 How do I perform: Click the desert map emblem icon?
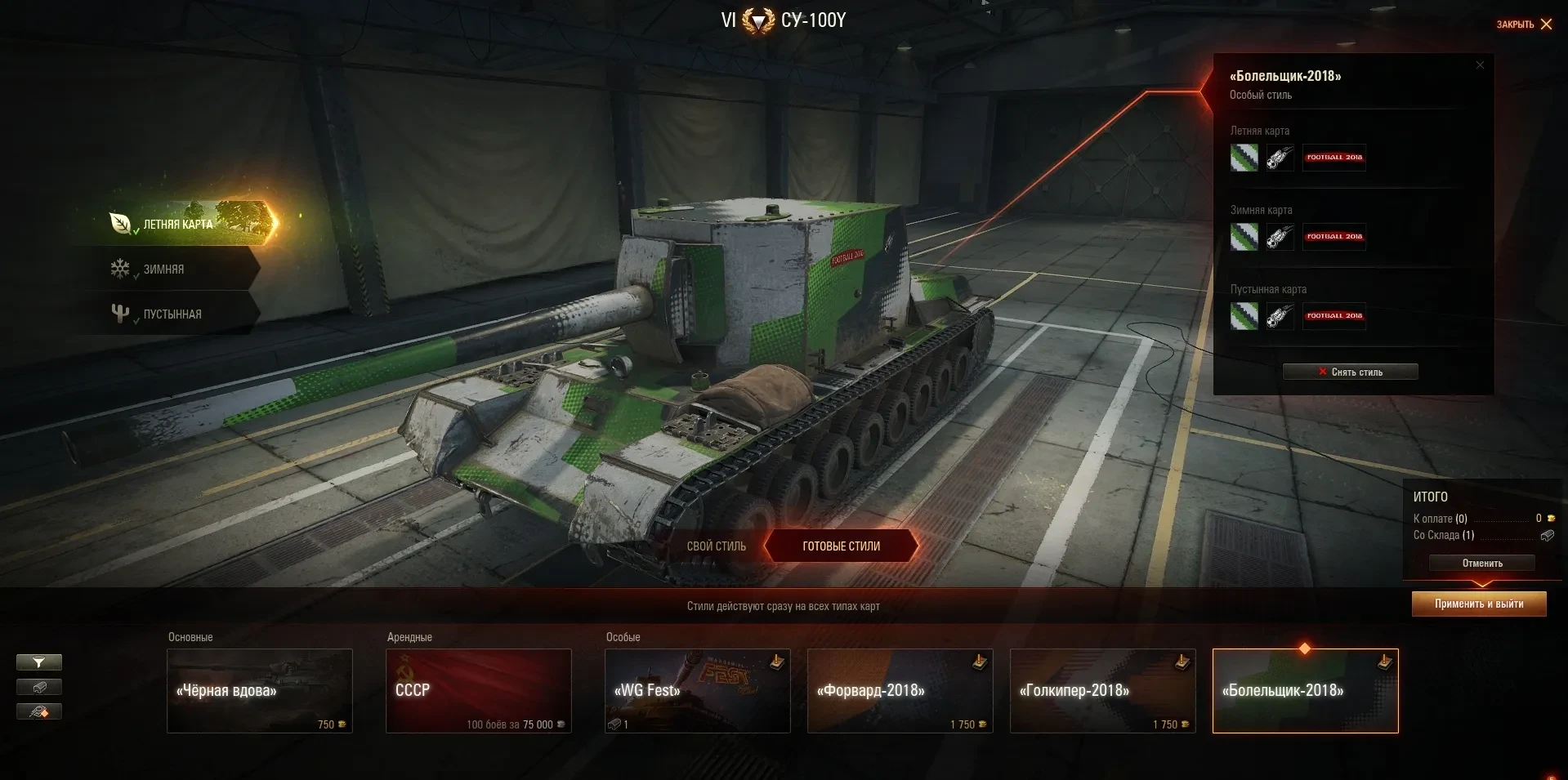1280,316
